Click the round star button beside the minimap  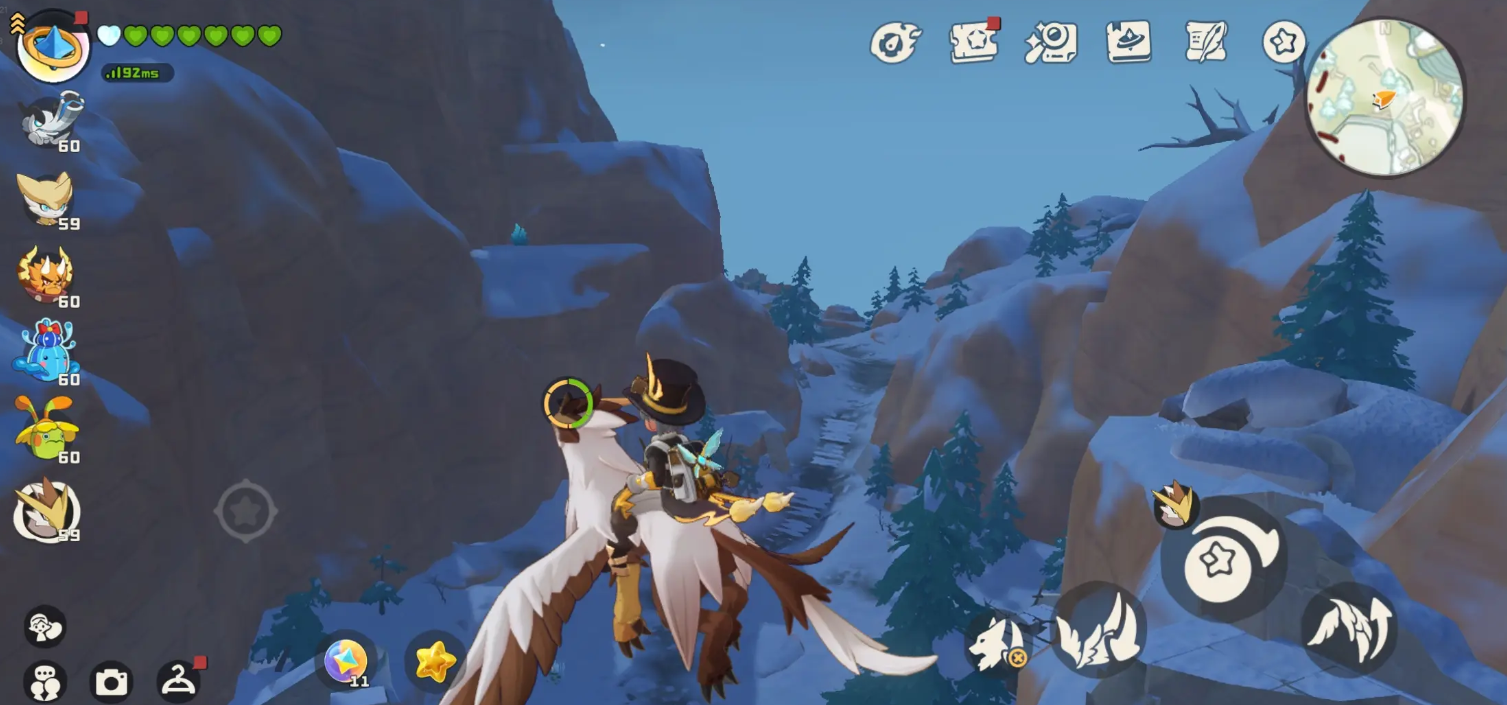coord(1284,42)
